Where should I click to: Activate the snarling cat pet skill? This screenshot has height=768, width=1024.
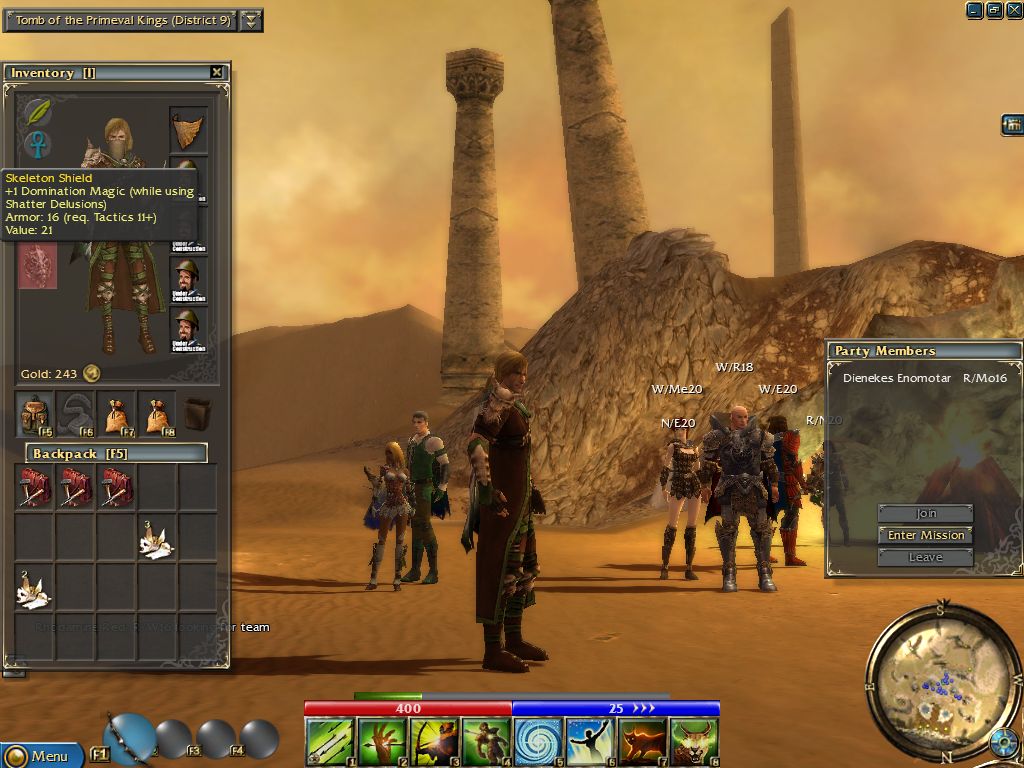click(x=694, y=743)
